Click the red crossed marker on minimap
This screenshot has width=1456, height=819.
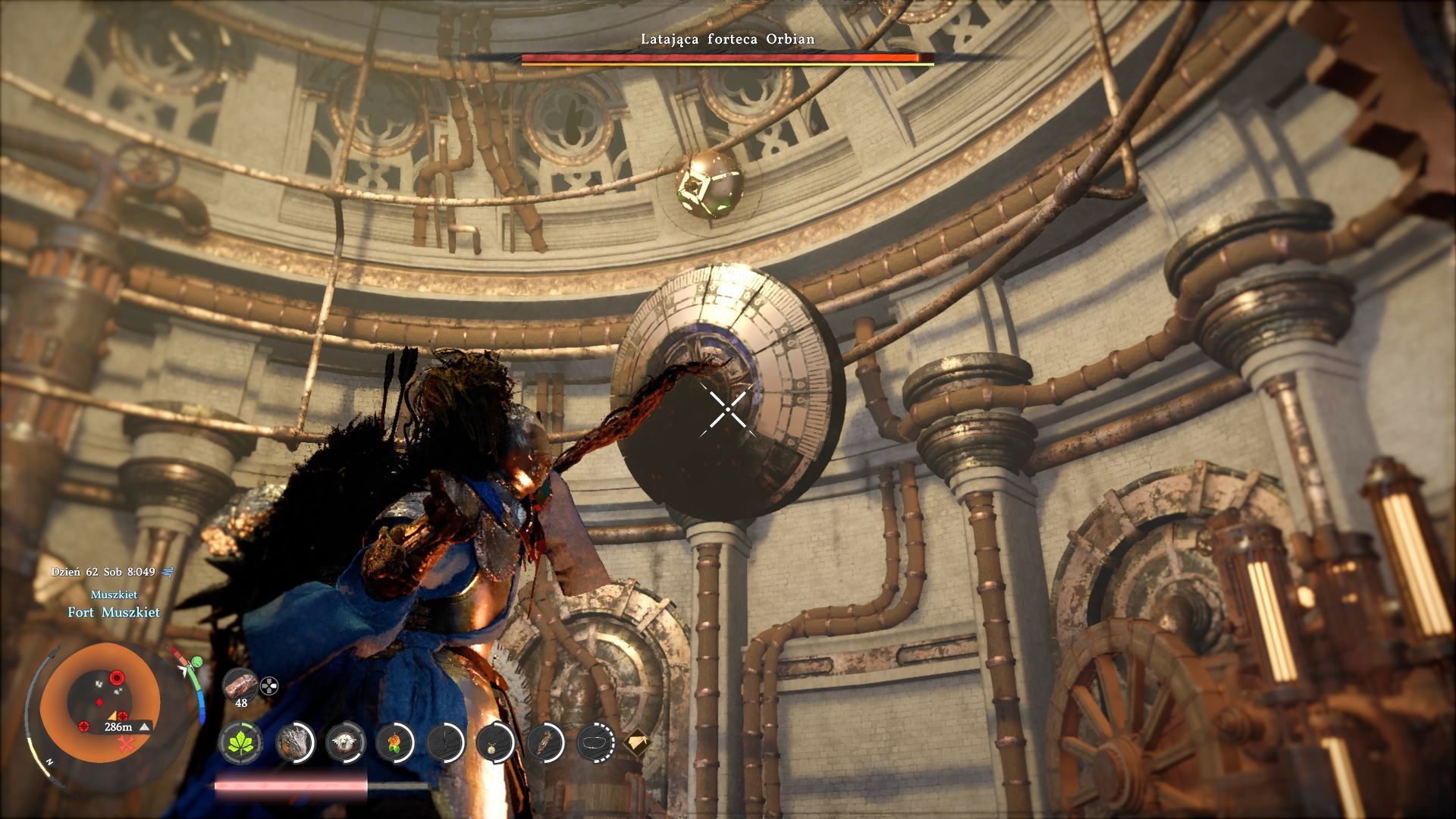tap(126, 744)
